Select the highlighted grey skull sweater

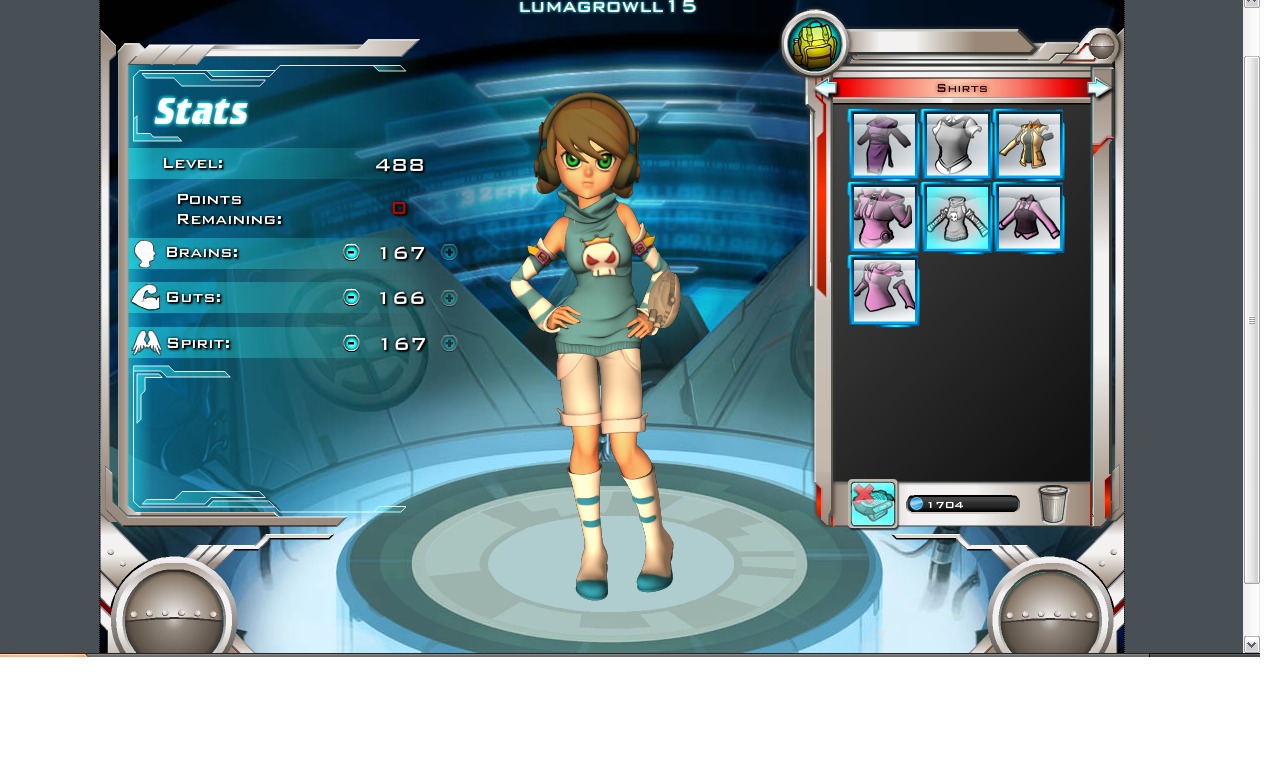957,218
